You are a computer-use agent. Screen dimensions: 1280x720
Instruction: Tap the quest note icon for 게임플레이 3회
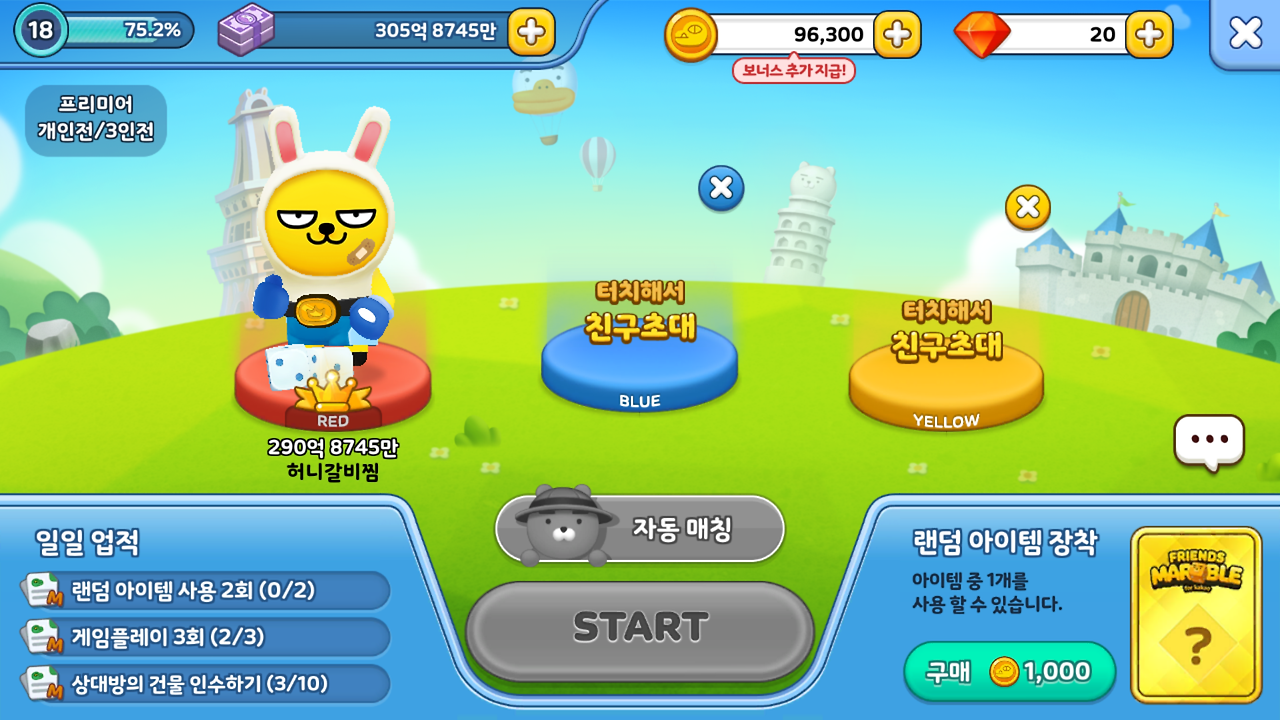pyautogui.click(x=42, y=635)
